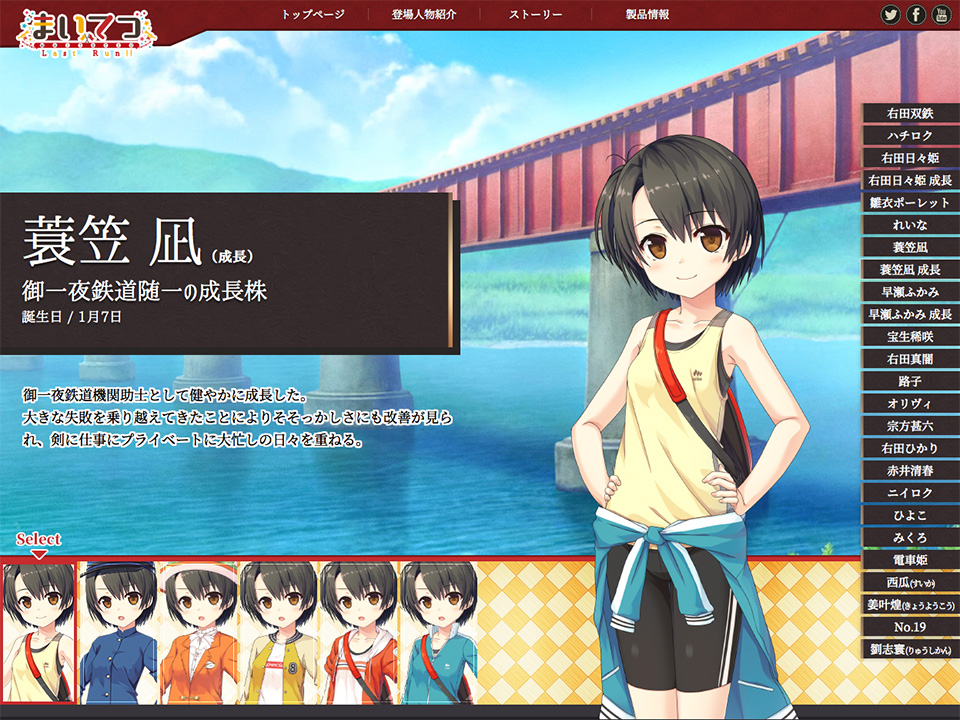This screenshot has height=720, width=960.
Task: Select the 電車姫 character entry
Action: pos(910,561)
